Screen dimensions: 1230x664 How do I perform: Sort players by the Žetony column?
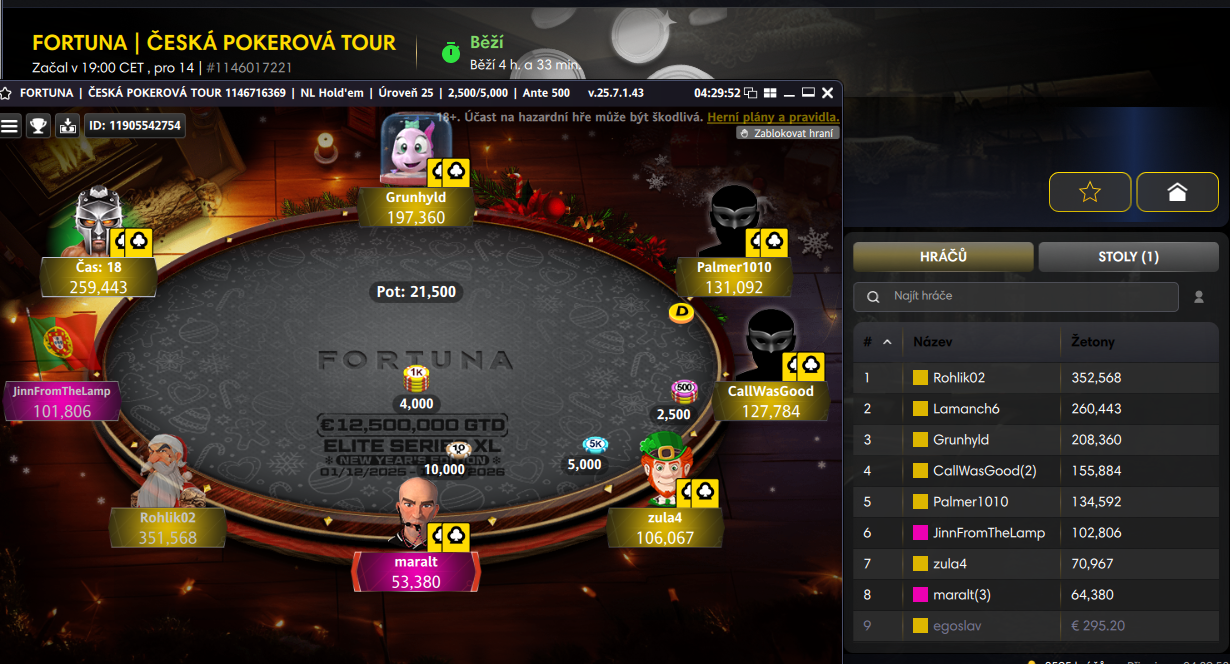1093,342
